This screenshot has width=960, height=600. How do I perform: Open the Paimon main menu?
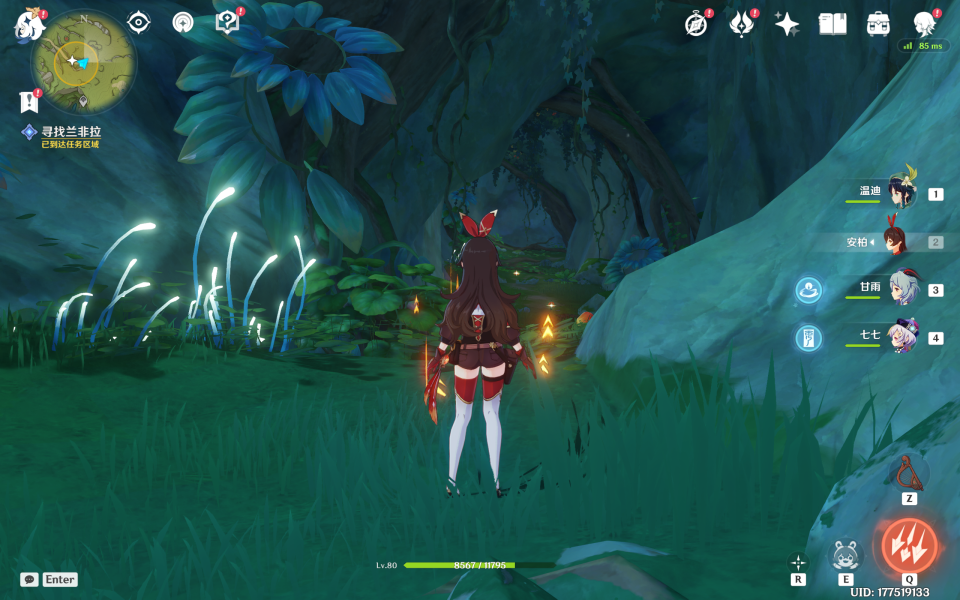coord(29,25)
